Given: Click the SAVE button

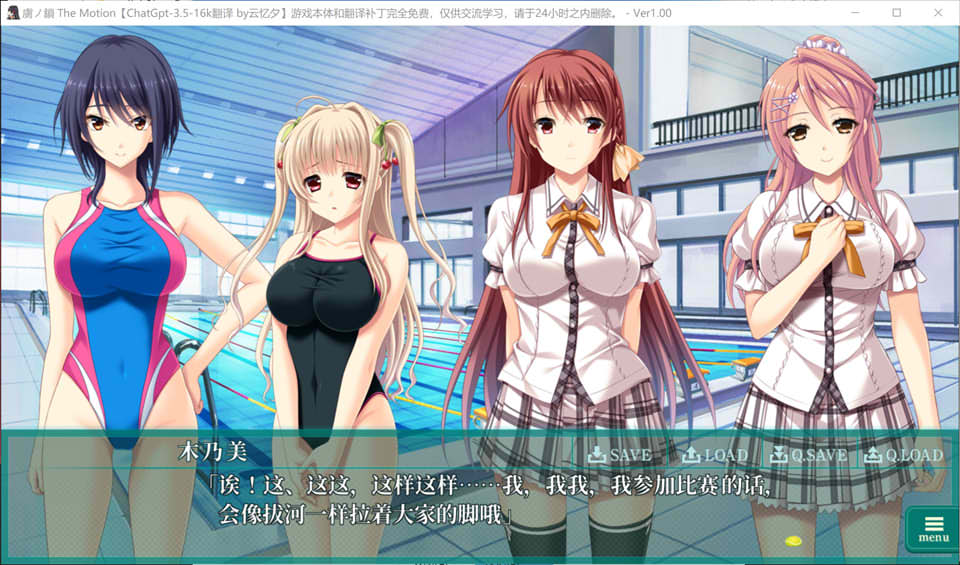Looking at the screenshot, I should coord(619,455).
